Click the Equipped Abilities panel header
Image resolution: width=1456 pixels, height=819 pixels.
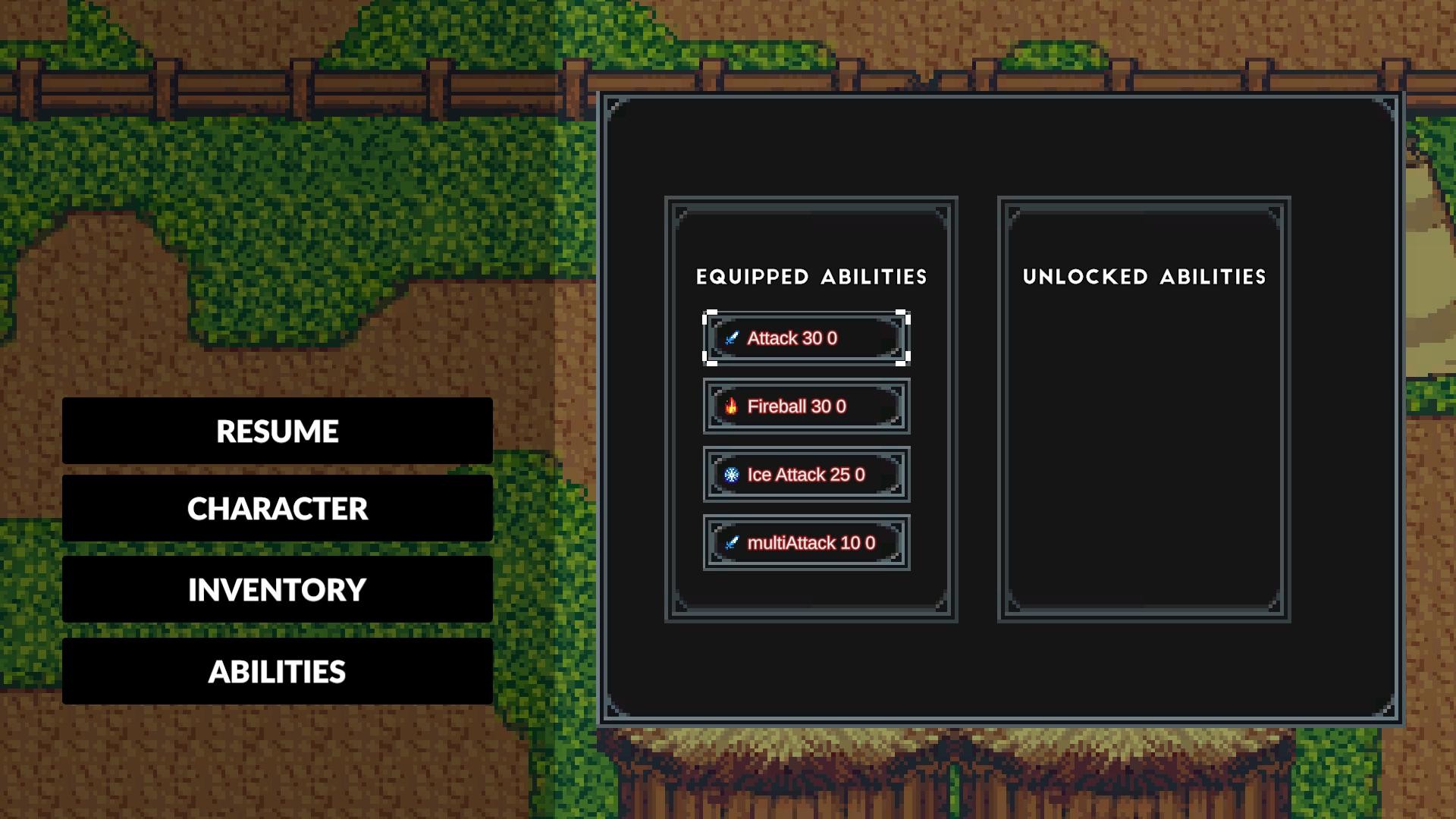pyautogui.click(x=811, y=277)
